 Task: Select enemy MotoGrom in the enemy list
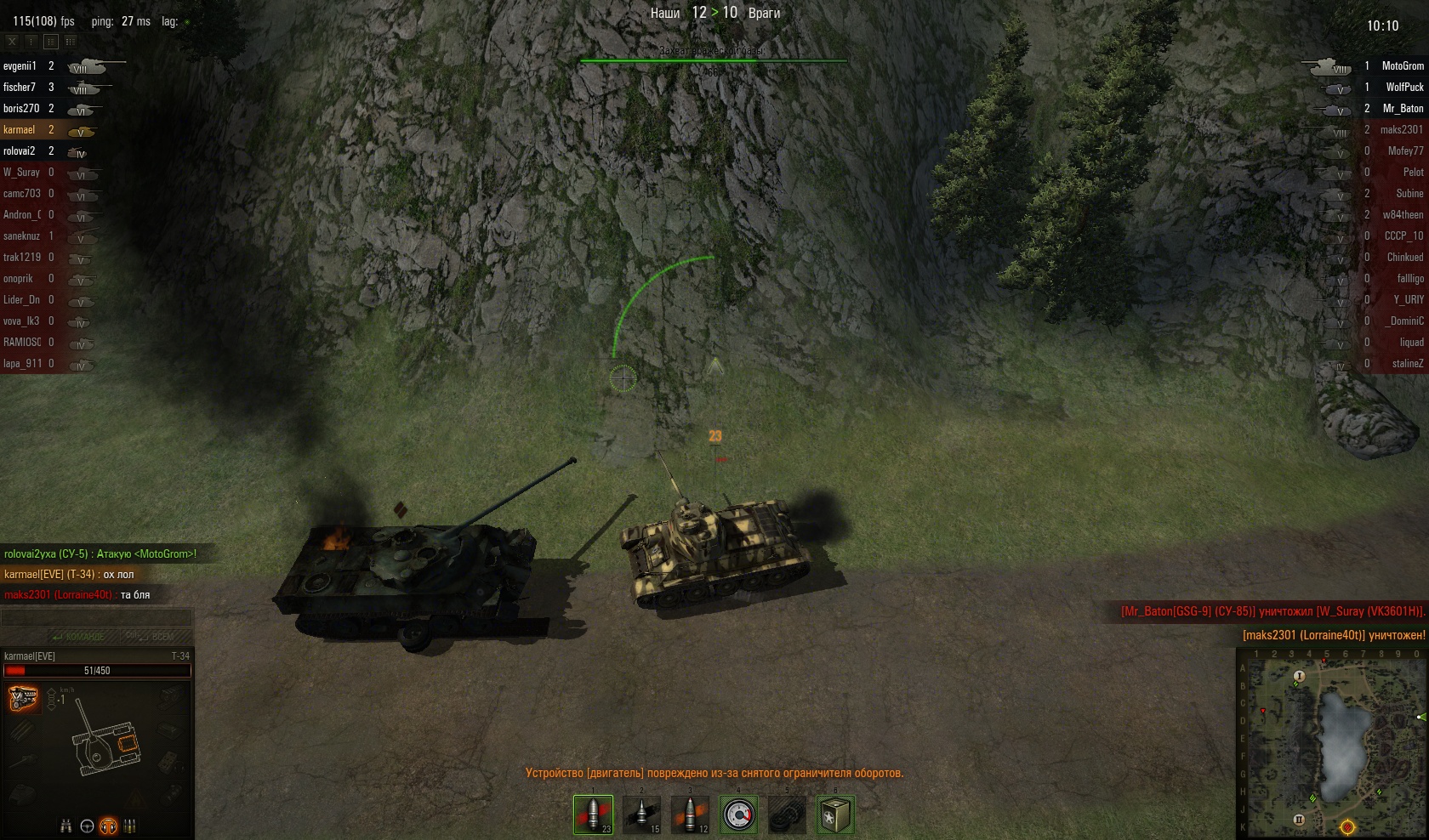1402,66
